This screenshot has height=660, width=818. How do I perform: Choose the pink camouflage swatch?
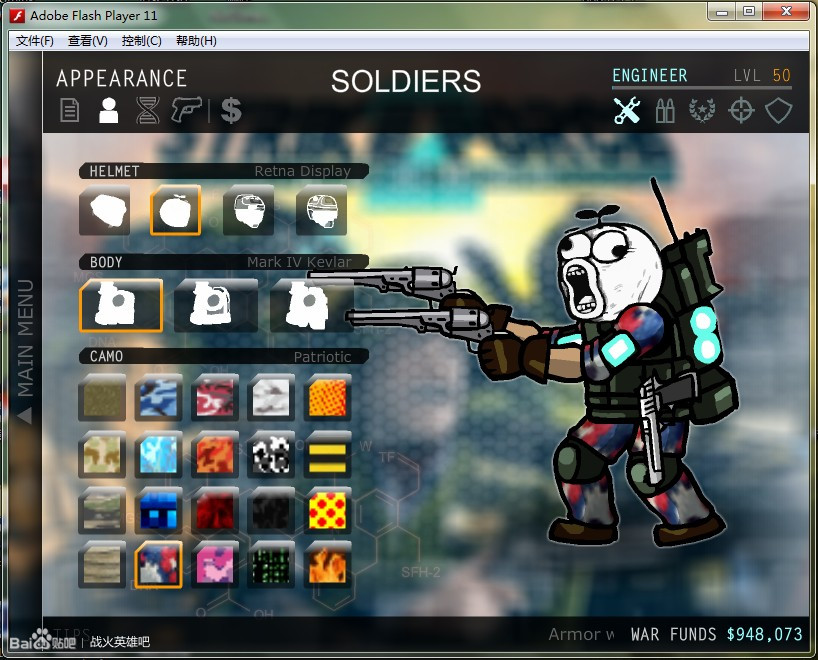(x=215, y=565)
